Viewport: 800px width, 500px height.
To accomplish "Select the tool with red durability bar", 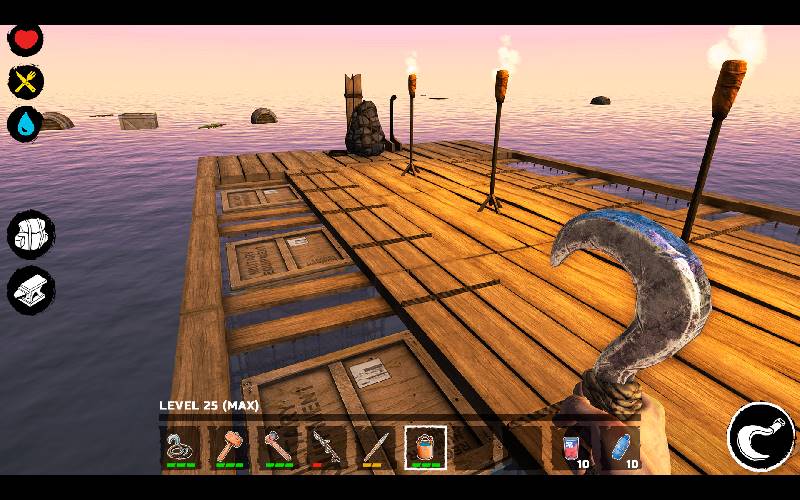I will click(x=327, y=446).
